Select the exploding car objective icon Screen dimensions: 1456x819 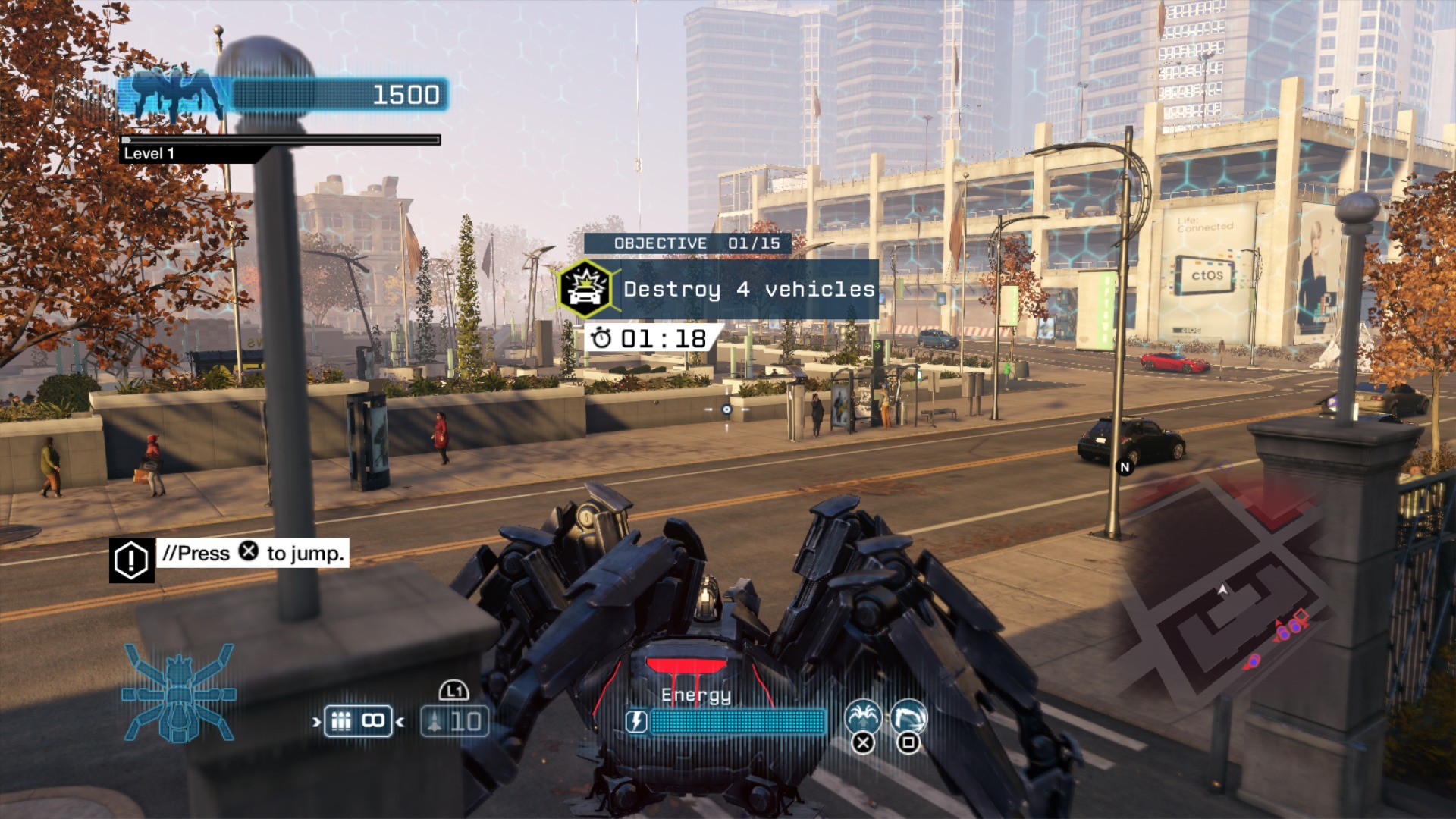pos(585,289)
